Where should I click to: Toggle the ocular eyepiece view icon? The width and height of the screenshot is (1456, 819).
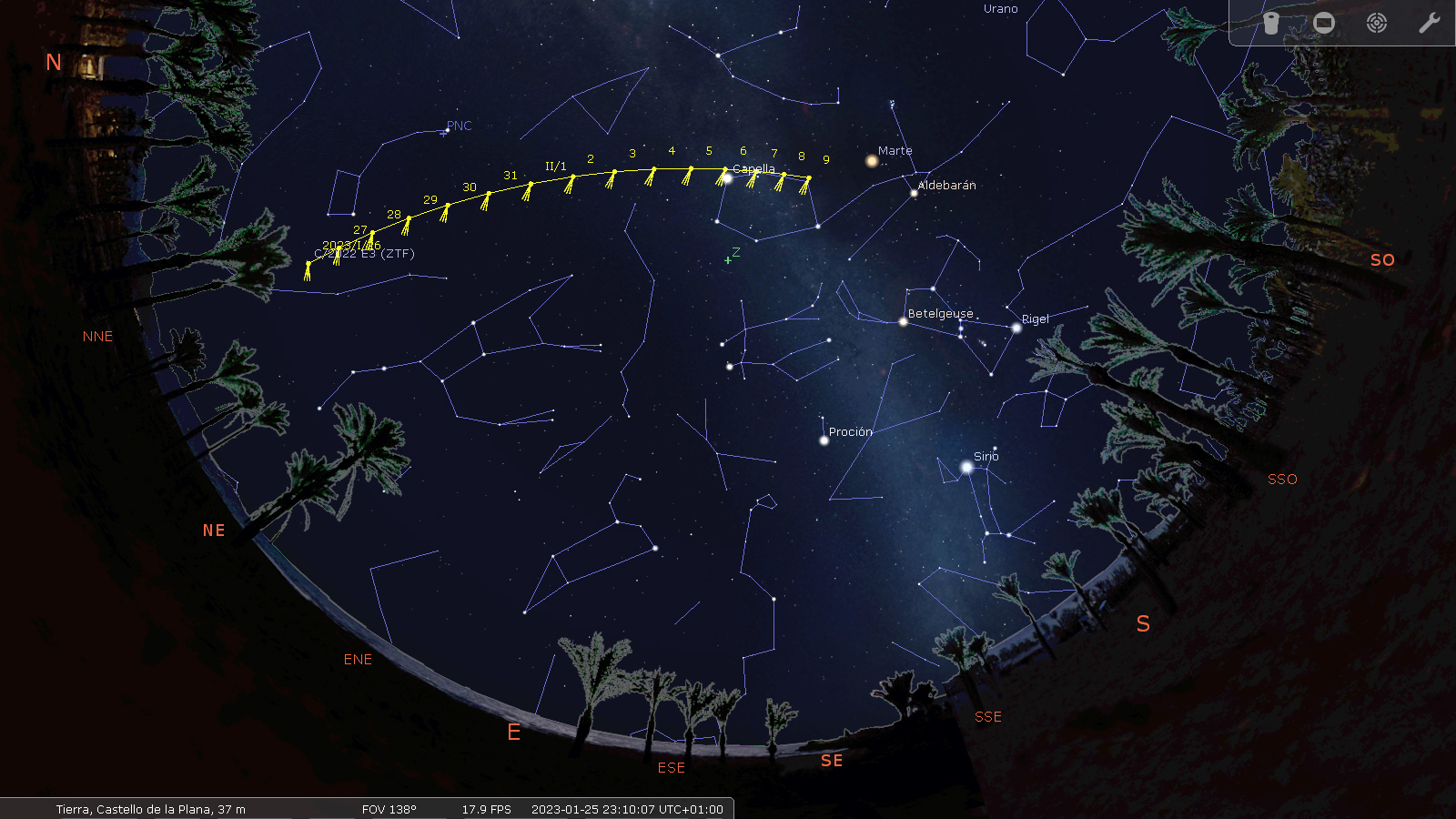(1271, 23)
